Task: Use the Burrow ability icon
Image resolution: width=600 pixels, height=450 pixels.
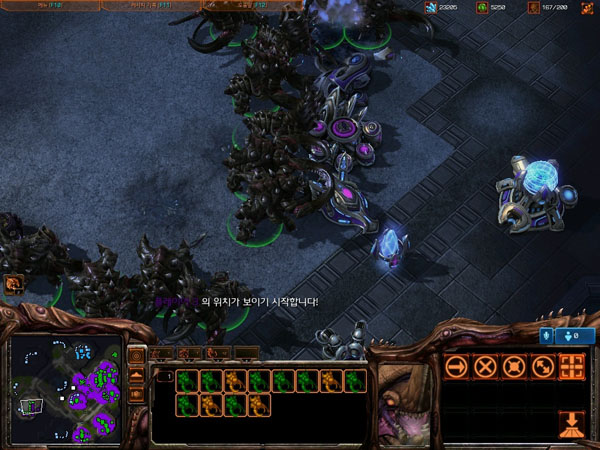Action: (x=572, y=423)
